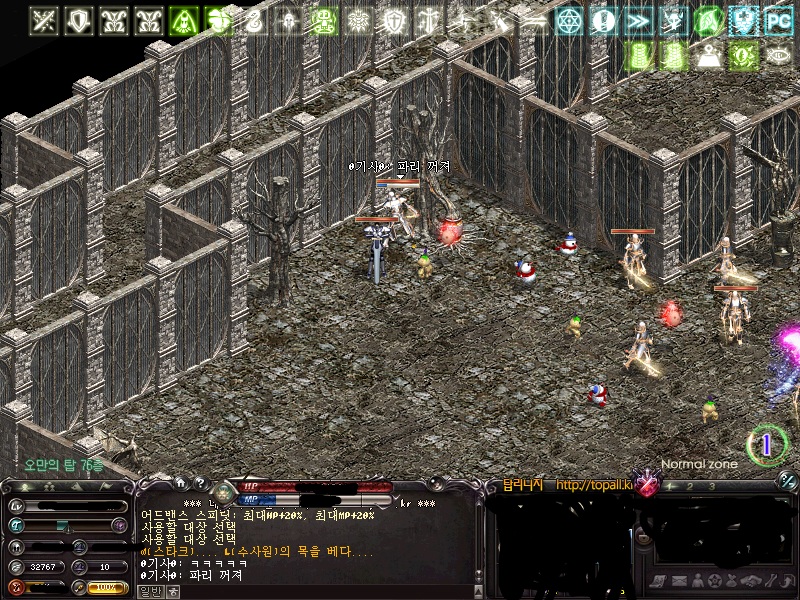Switch to the flag tab in status panel
The width and height of the screenshot is (800, 600).
[107, 487]
